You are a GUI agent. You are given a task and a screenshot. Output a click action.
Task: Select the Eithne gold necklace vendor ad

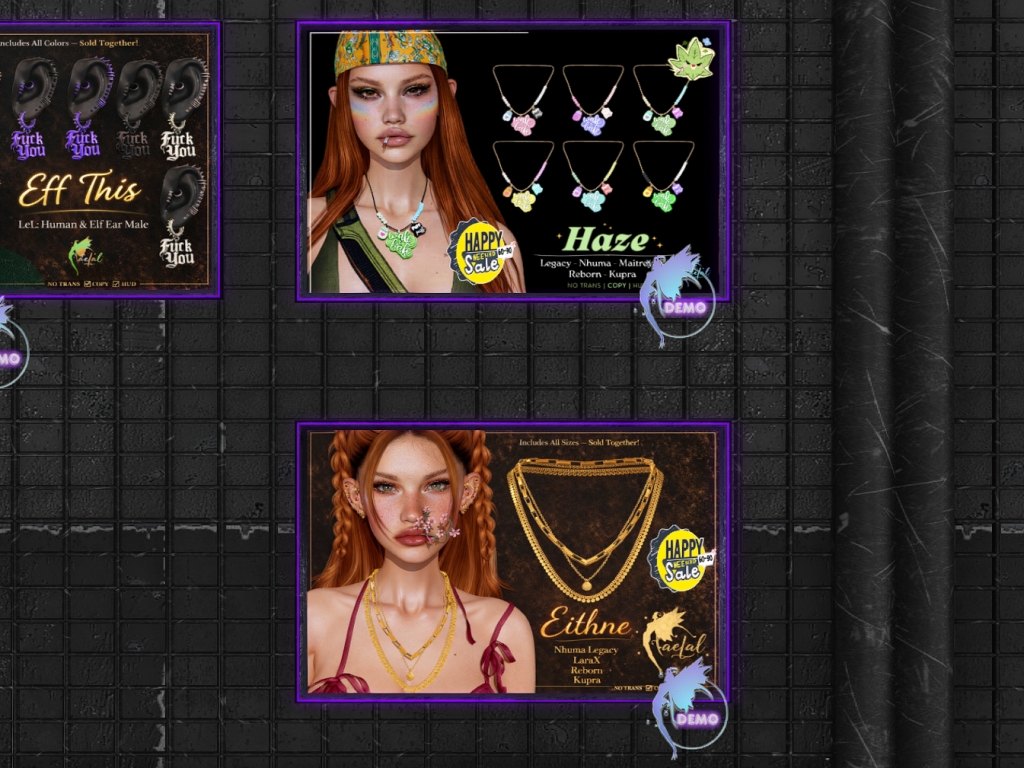point(513,560)
